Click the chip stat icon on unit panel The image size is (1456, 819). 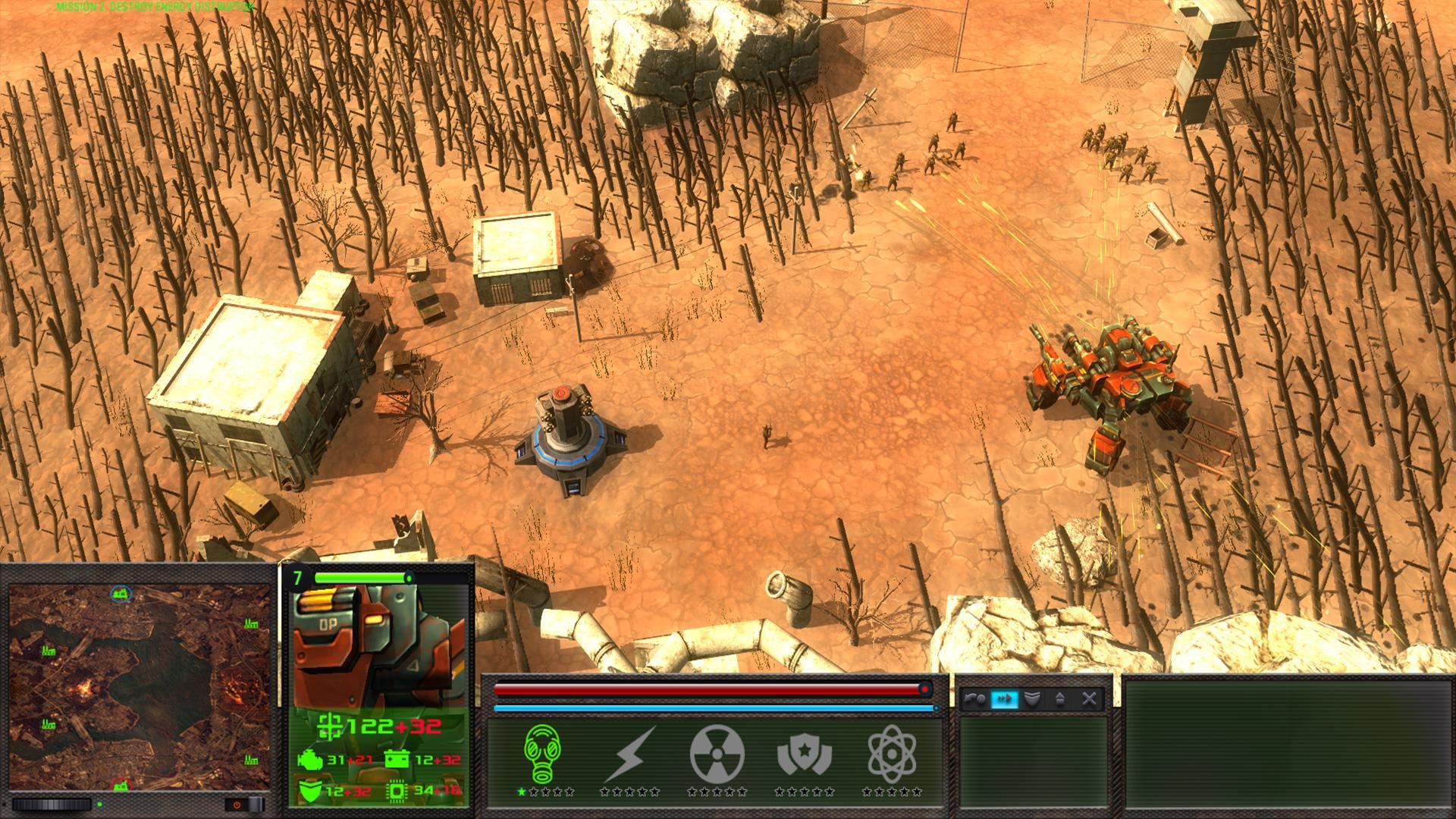[x=397, y=790]
